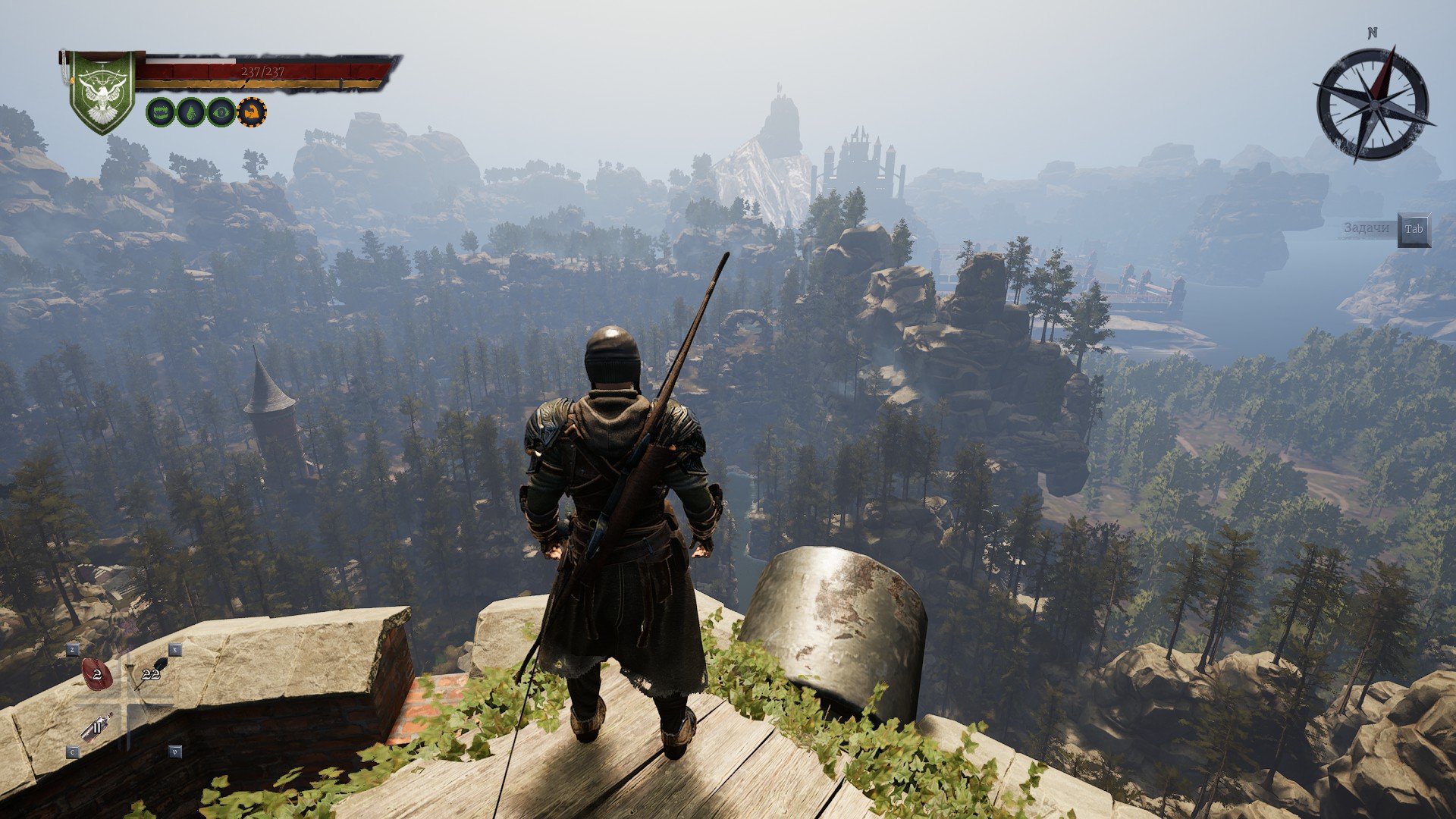Select the arrow ammo quick slot
1456x819 pixels.
[152, 673]
